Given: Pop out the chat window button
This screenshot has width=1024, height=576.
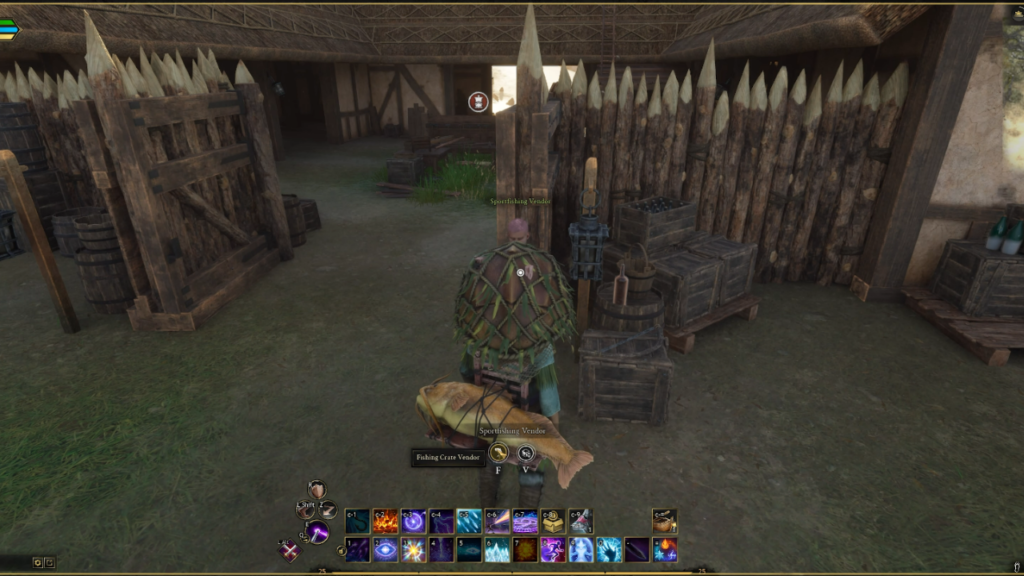Looking at the screenshot, I should [50, 562].
